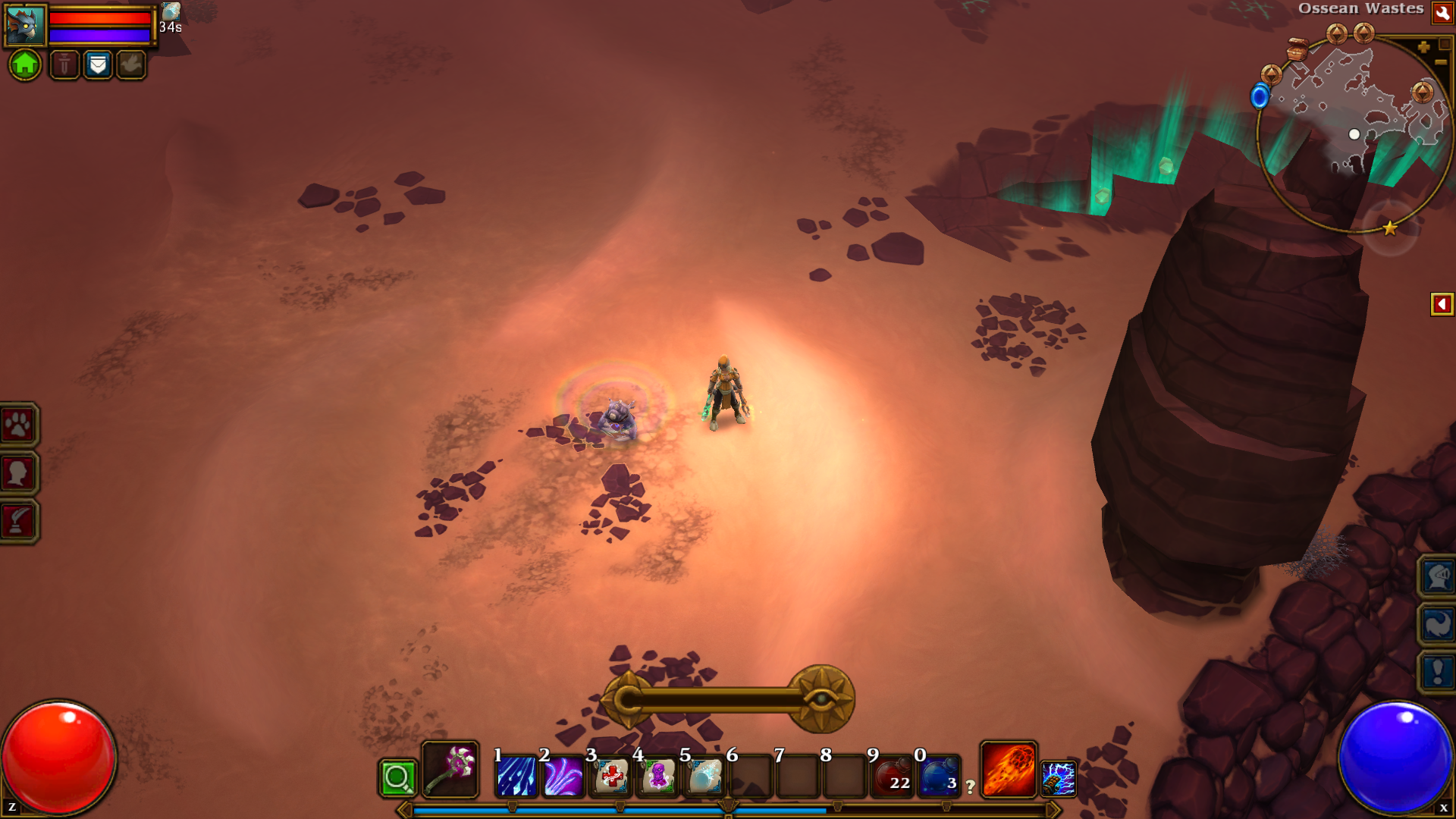Toggle the pet's item bag icon

pos(98,66)
